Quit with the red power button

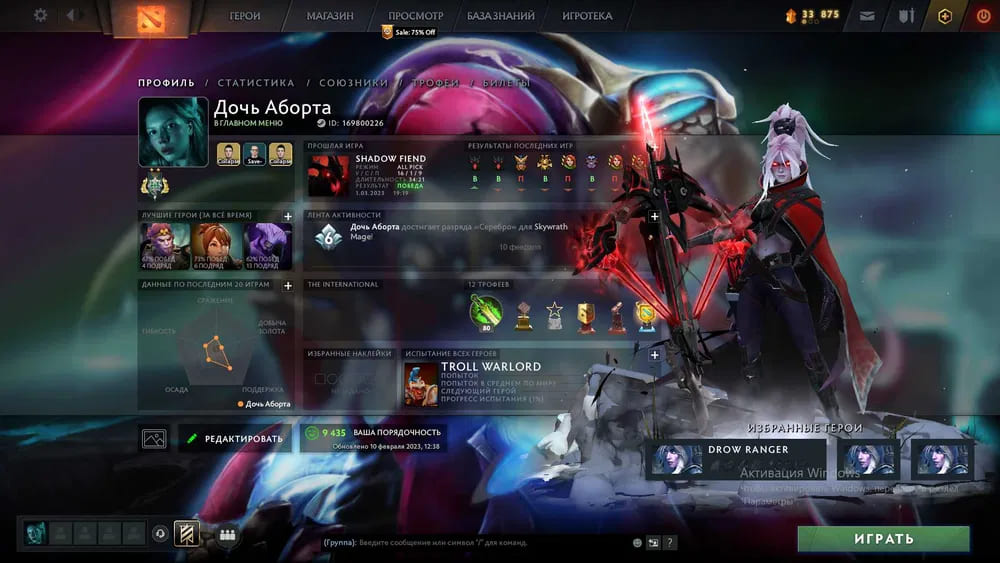[x=982, y=16]
